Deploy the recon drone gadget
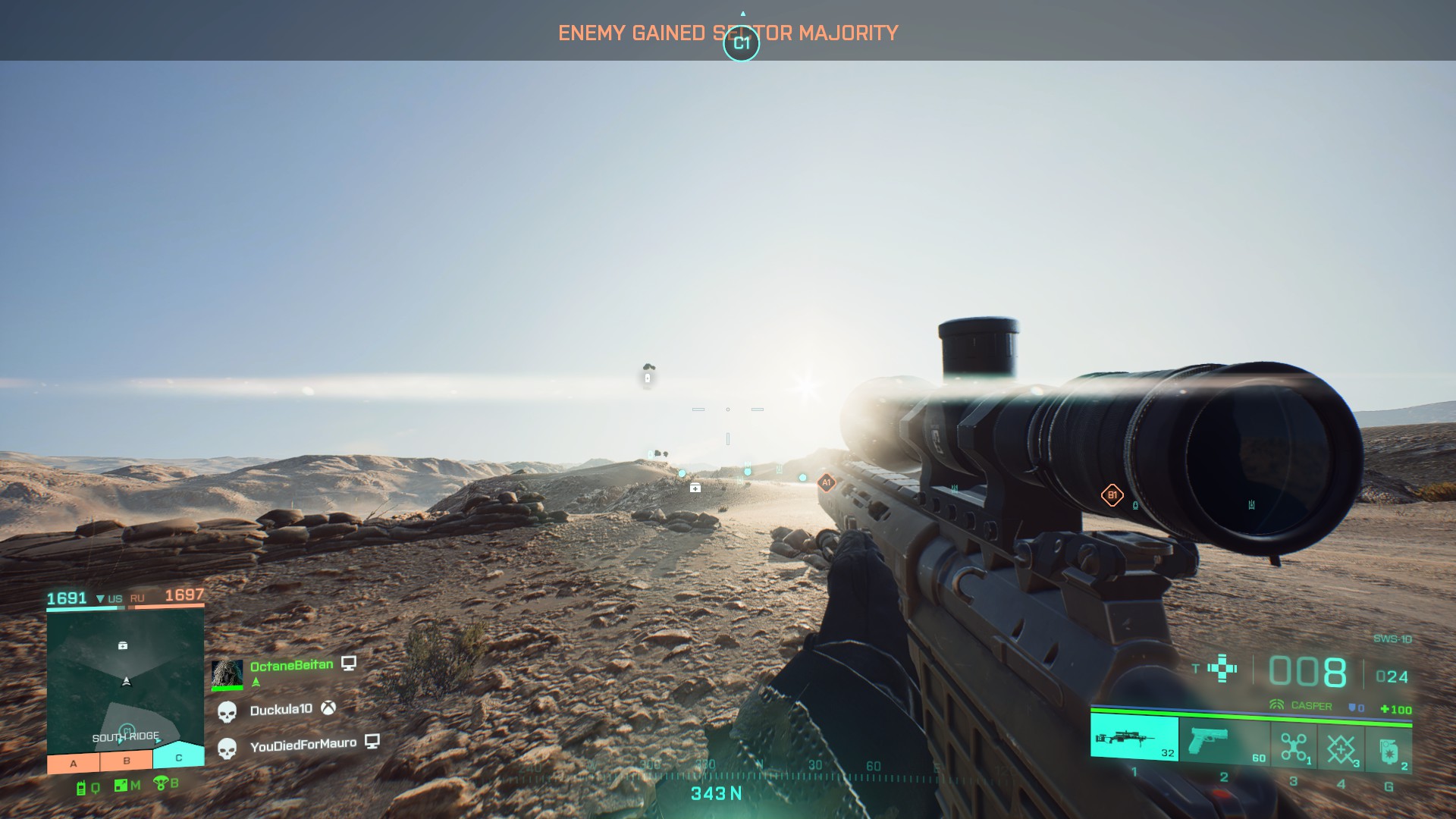The height and width of the screenshot is (819, 1456). [1294, 747]
